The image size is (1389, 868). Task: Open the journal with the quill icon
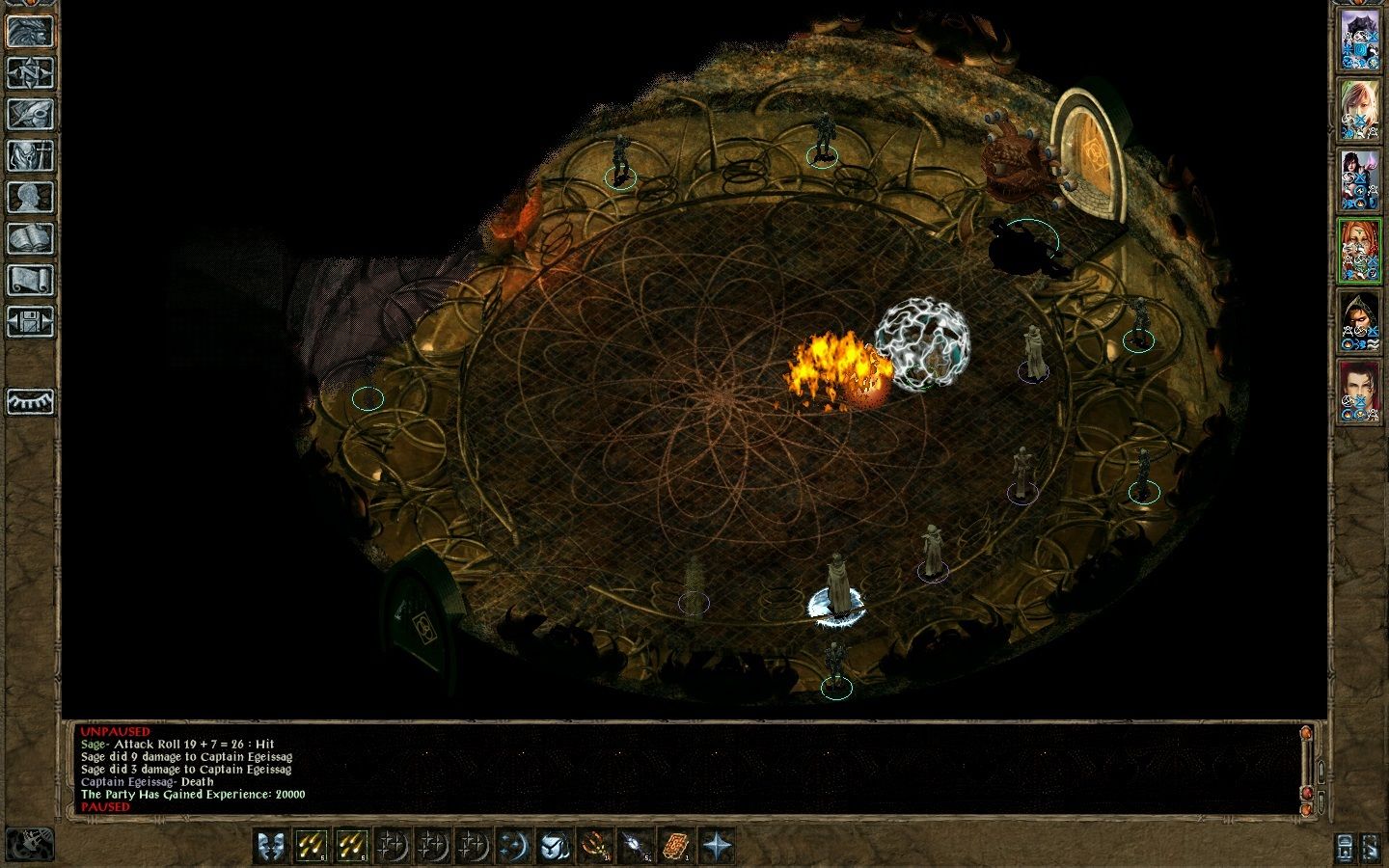31,114
